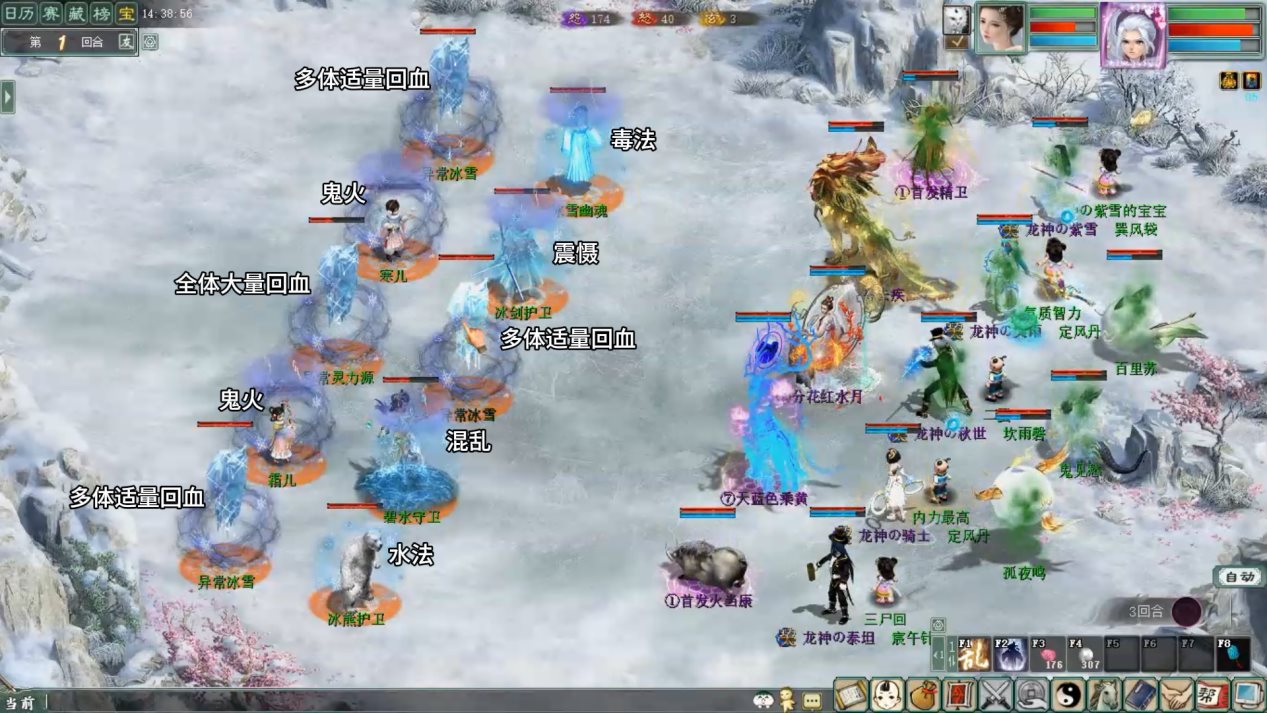The image size is (1267, 713).
Task: Open the 日历 calendar button
Action: point(20,14)
